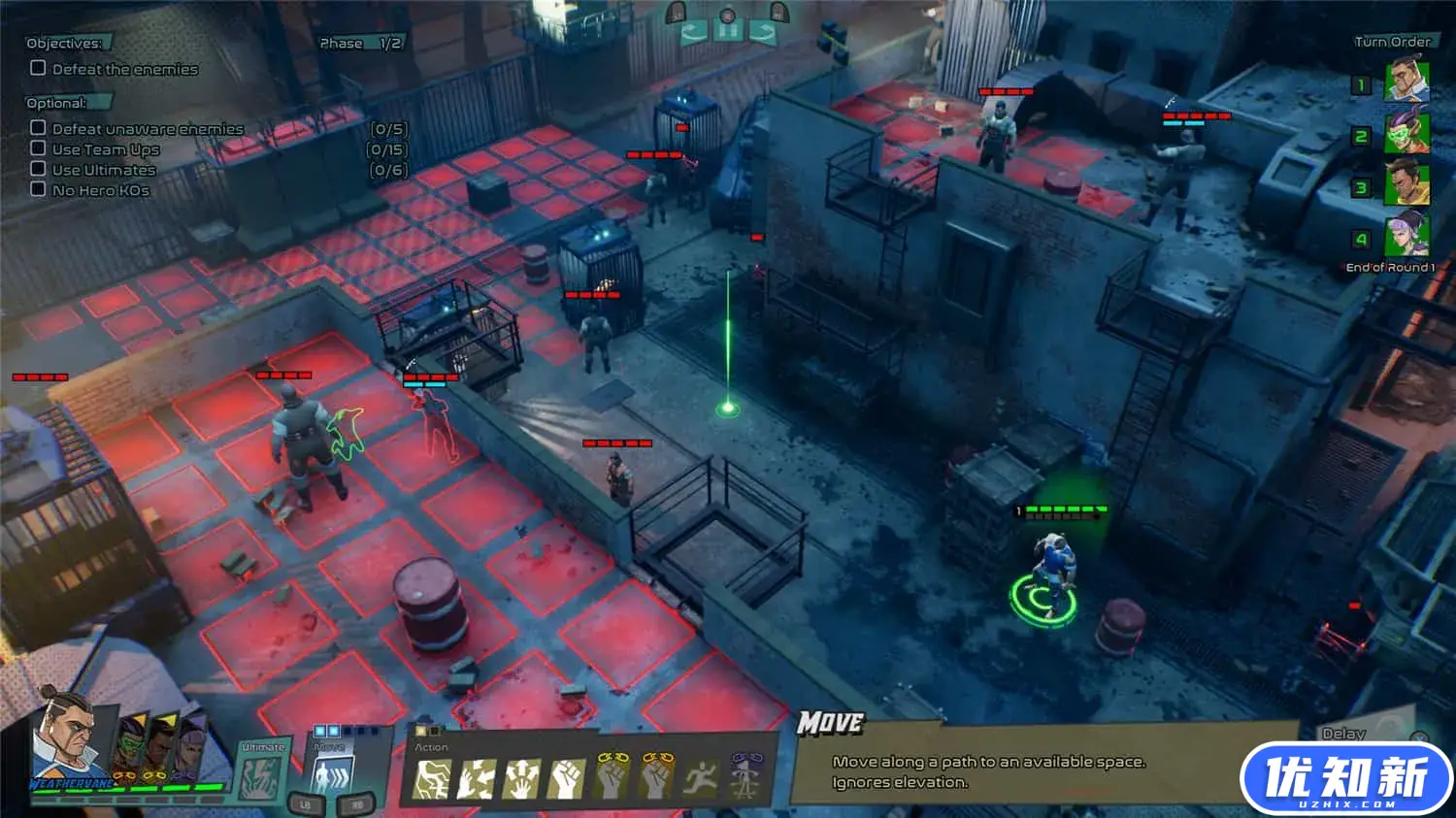This screenshot has height=818, width=1456.
Task: Use the first Action with cracked-ground icon
Action: (x=432, y=778)
